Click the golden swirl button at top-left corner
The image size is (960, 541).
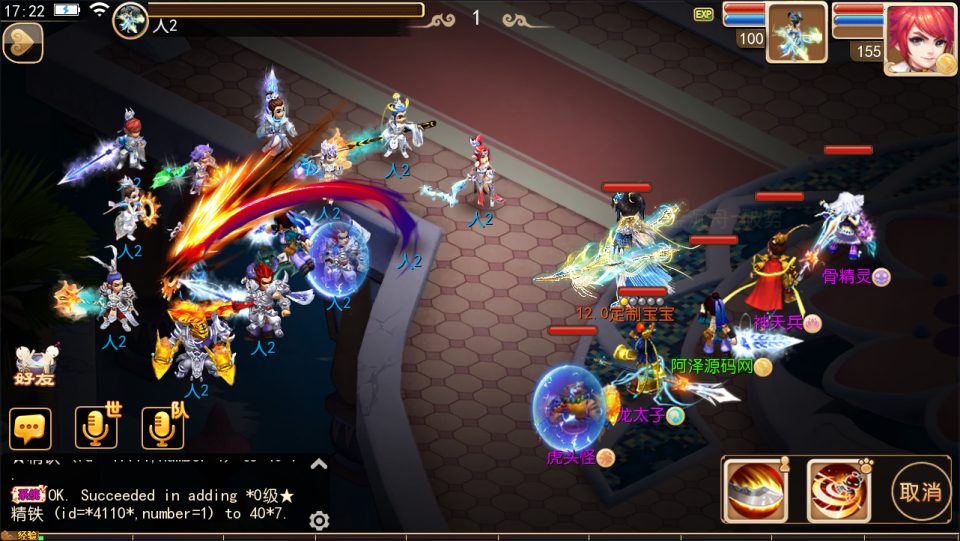pyautogui.click(x=22, y=44)
